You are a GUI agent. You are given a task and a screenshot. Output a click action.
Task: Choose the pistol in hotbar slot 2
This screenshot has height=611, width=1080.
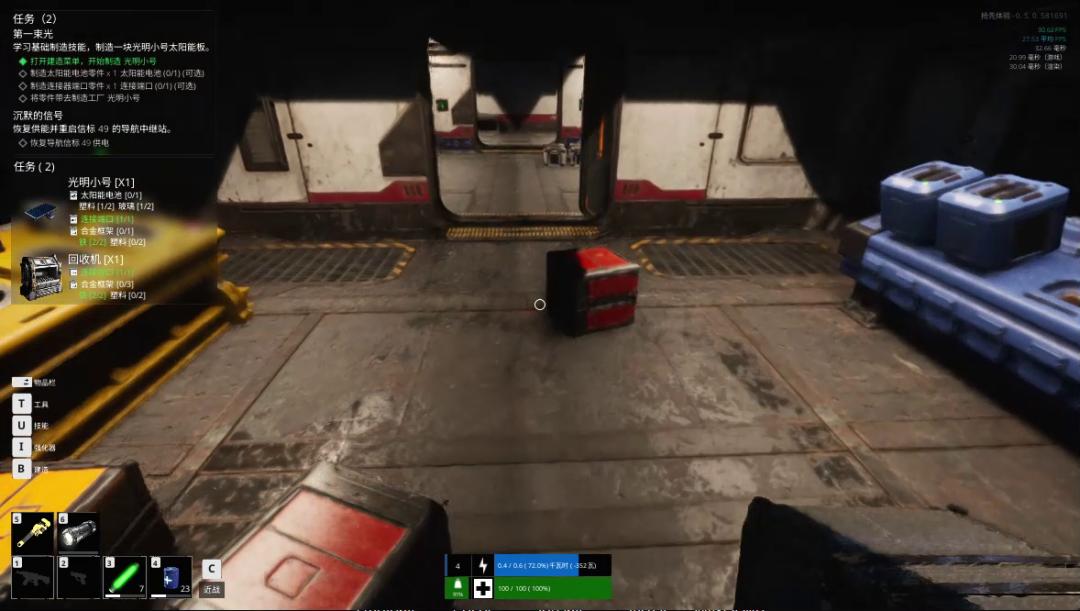click(78, 577)
